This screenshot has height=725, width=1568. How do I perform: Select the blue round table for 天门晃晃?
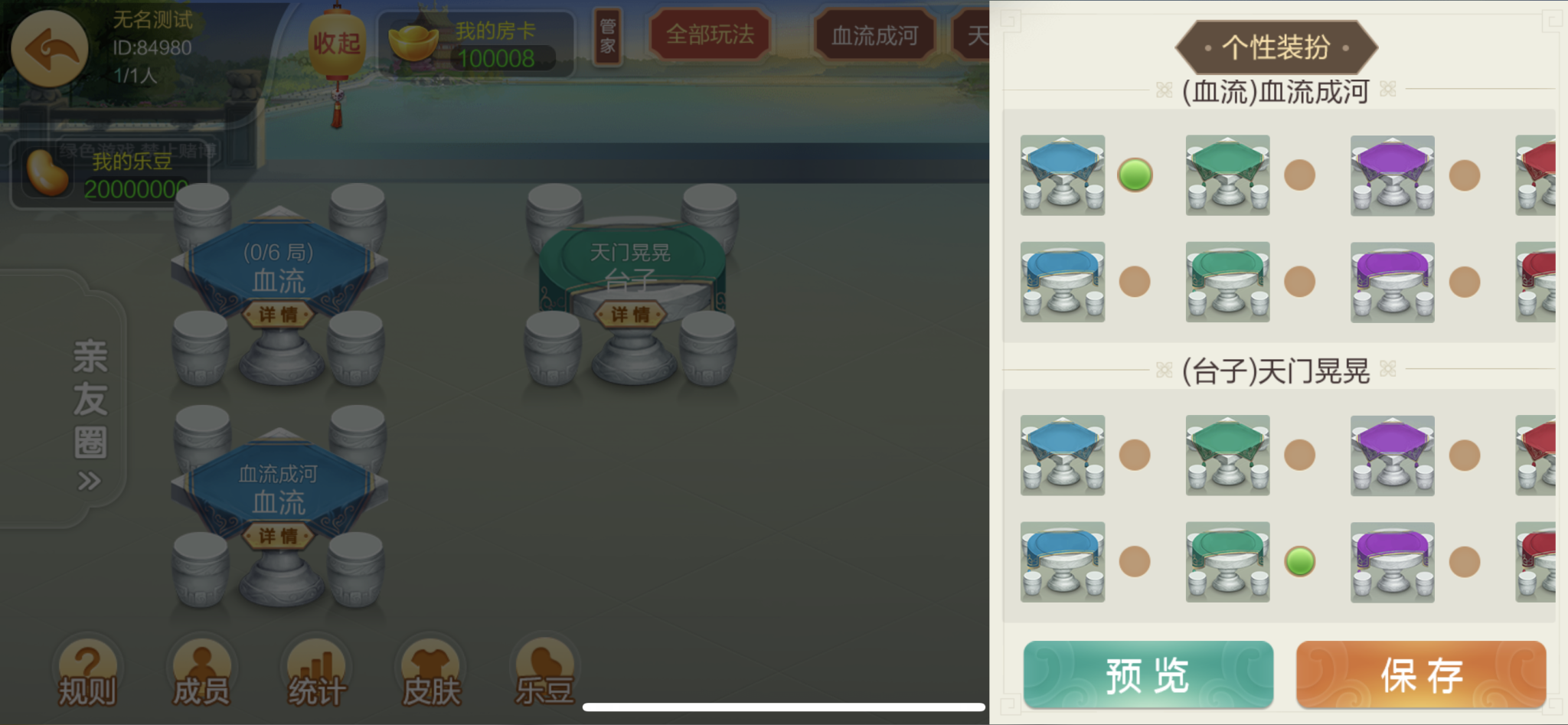1062,562
